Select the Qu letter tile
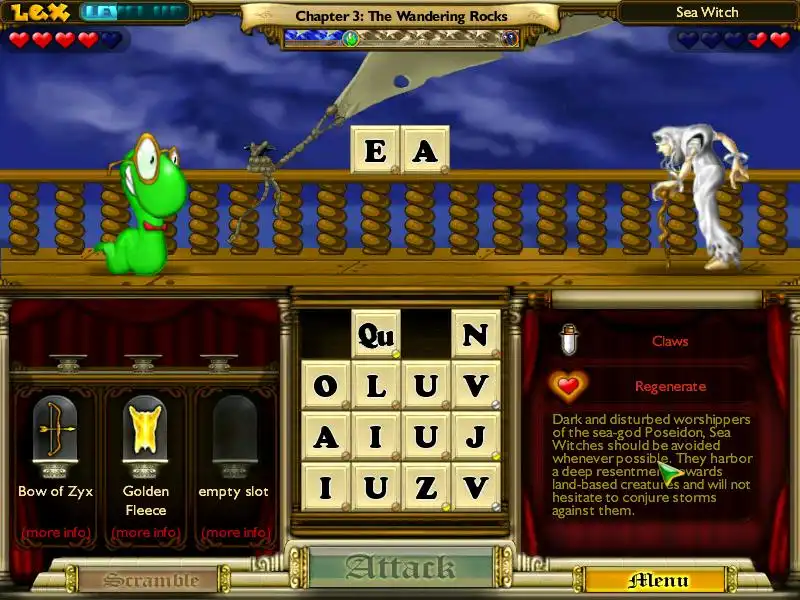 point(376,334)
